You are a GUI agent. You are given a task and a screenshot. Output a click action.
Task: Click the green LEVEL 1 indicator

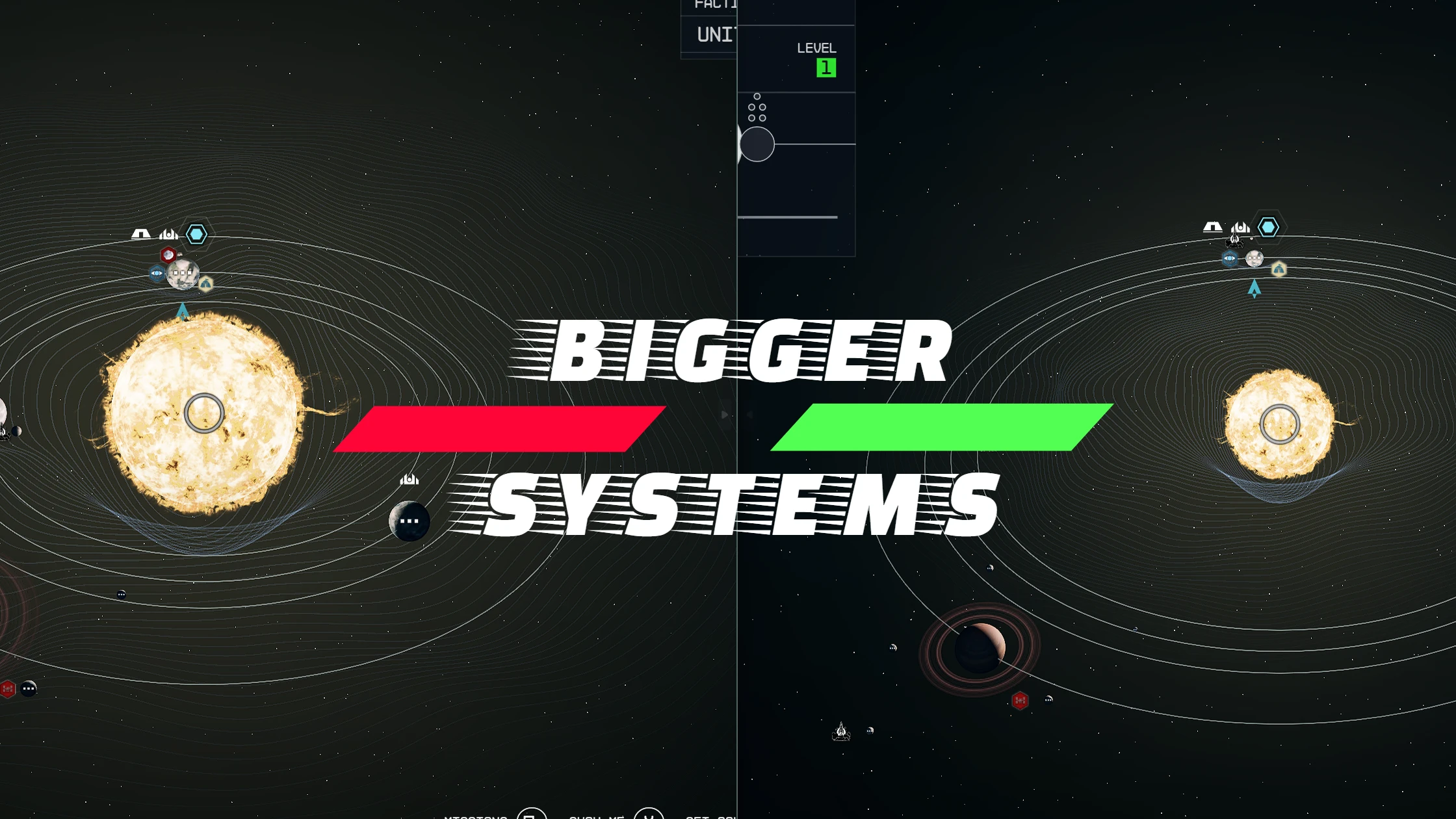coord(825,67)
